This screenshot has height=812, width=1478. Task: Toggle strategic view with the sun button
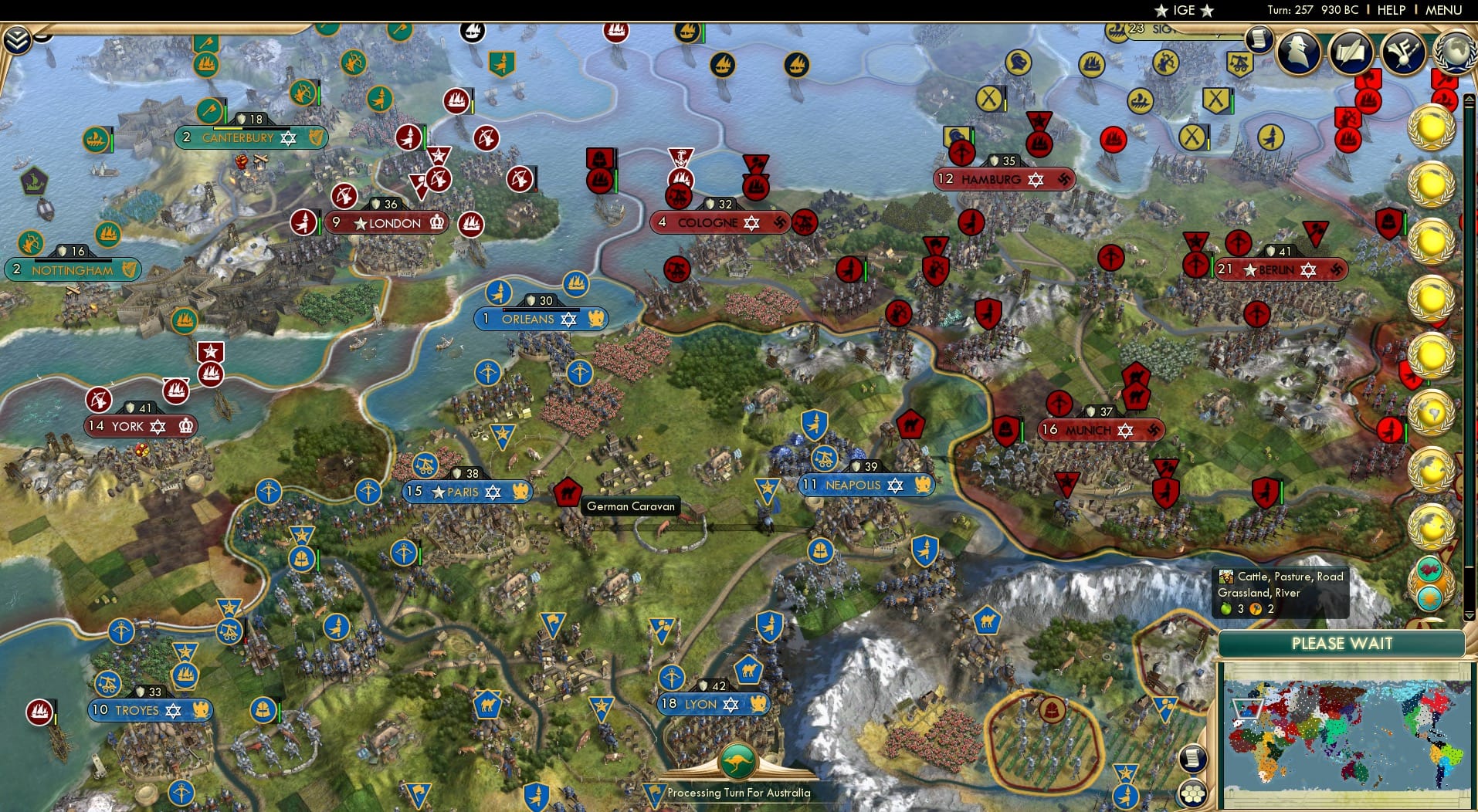tap(1429, 599)
